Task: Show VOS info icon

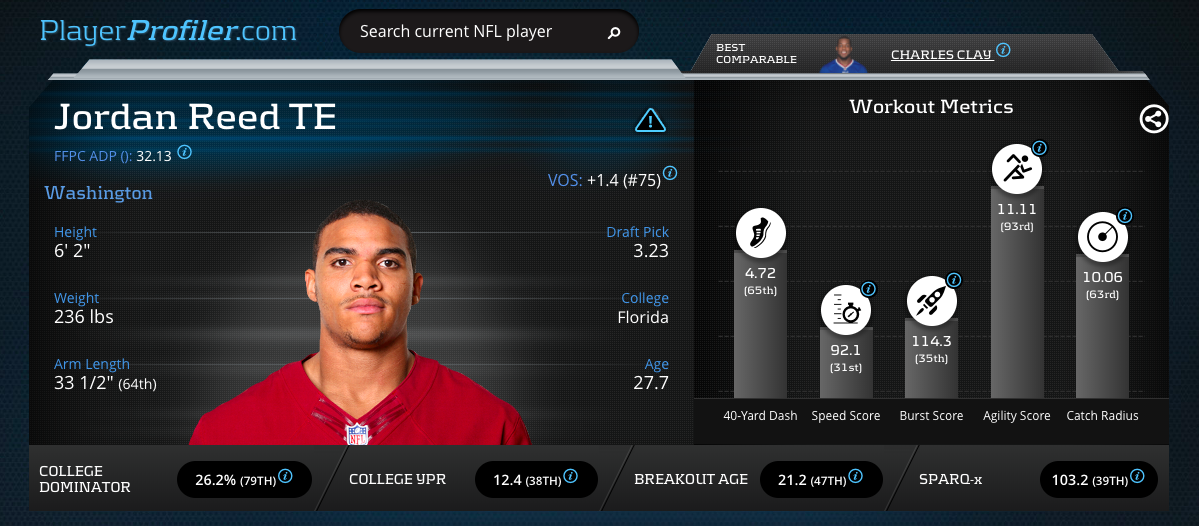Action: (670, 173)
